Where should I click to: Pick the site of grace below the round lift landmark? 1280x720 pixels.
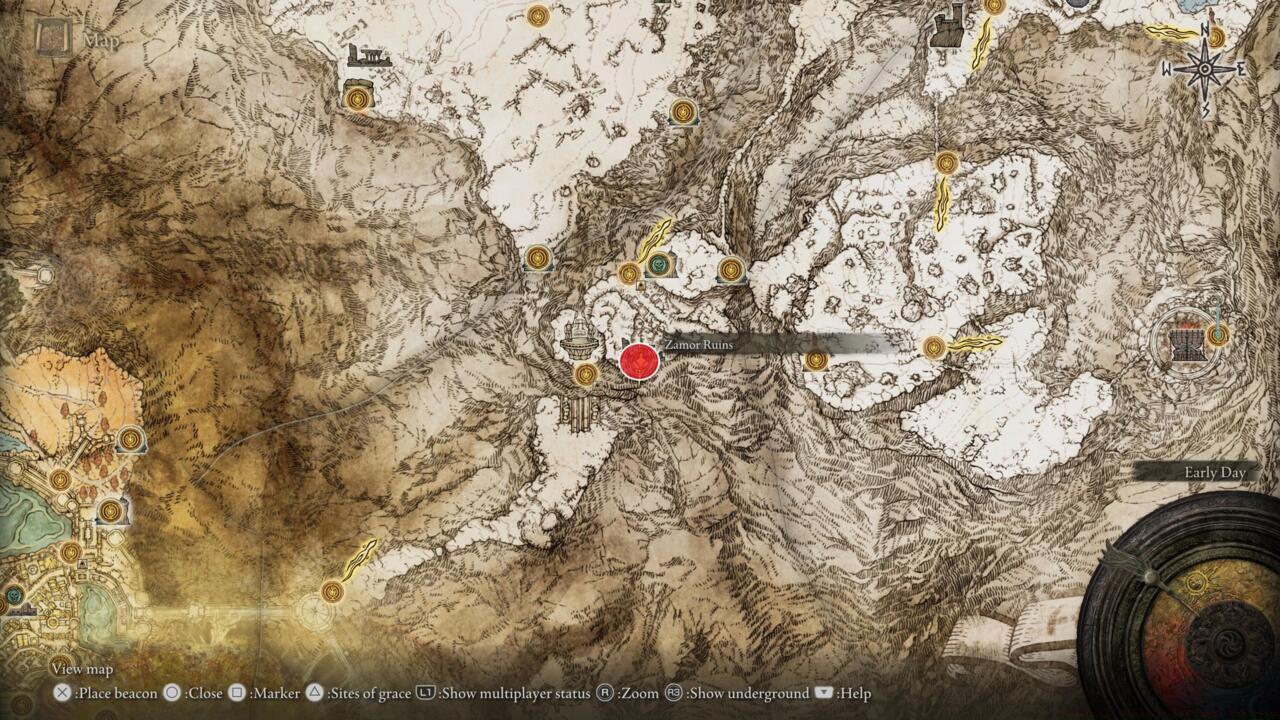click(x=586, y=374)
